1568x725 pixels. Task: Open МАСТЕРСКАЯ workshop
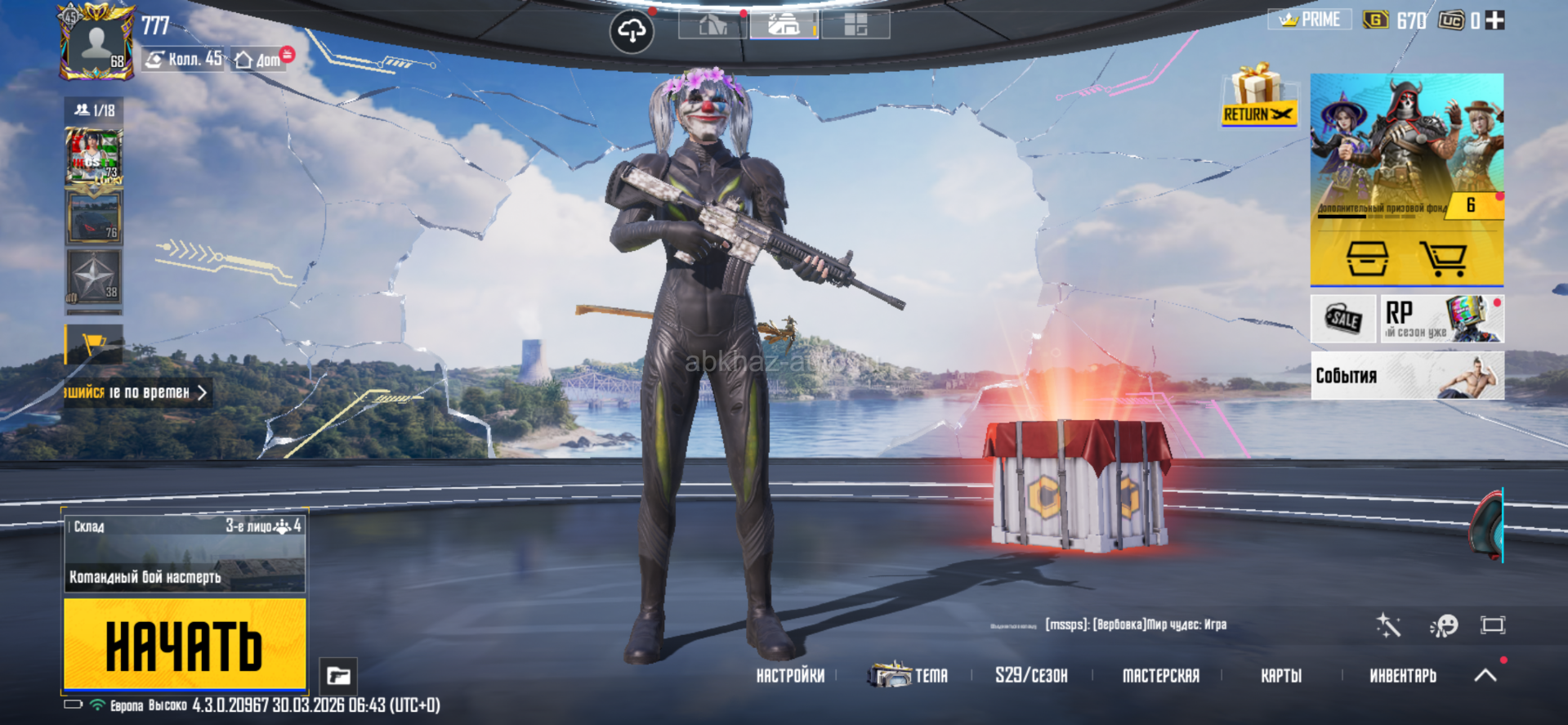[1160, 676]
